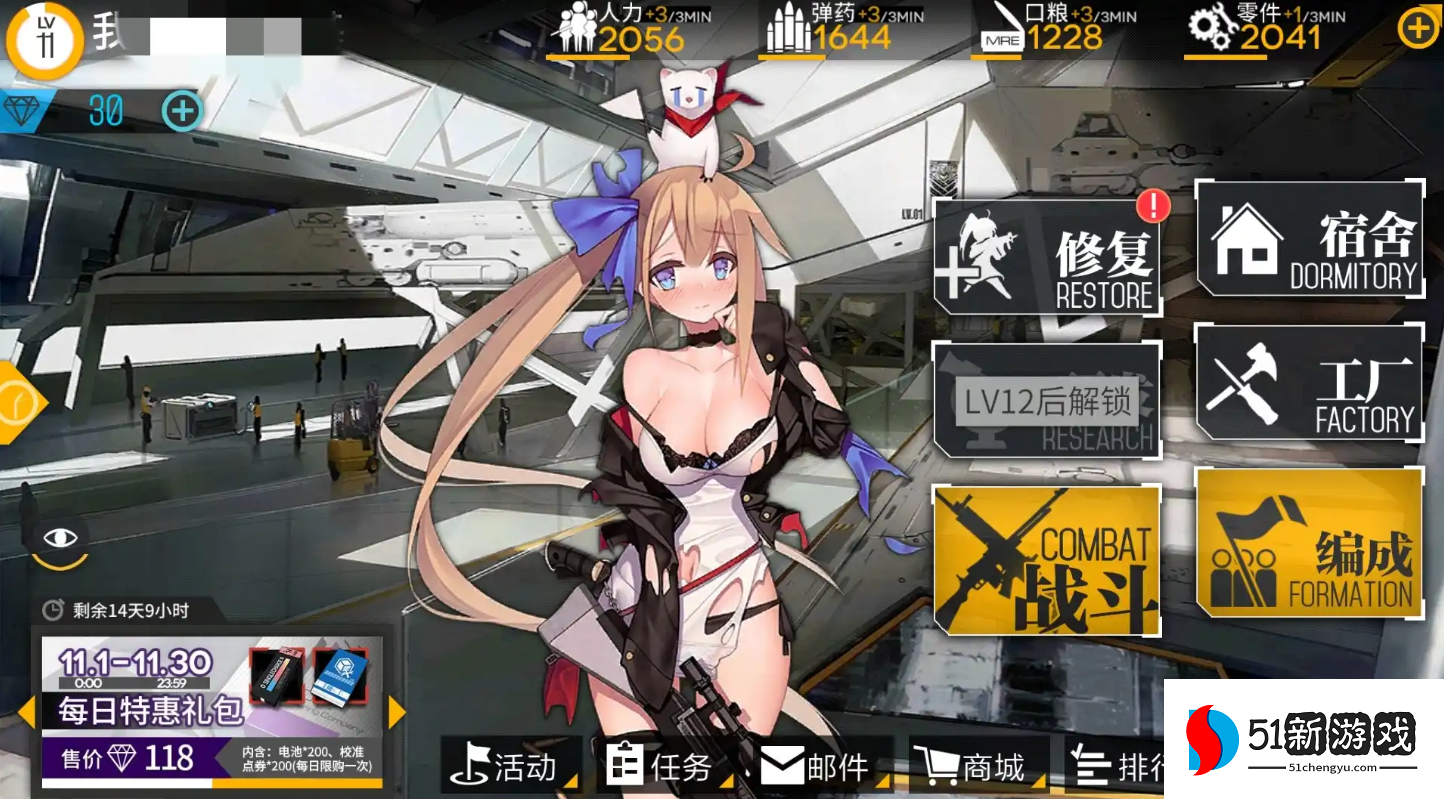Click plus to purchase more diamonds
Screen dimensions: 1444x799
tap(180, 111)
